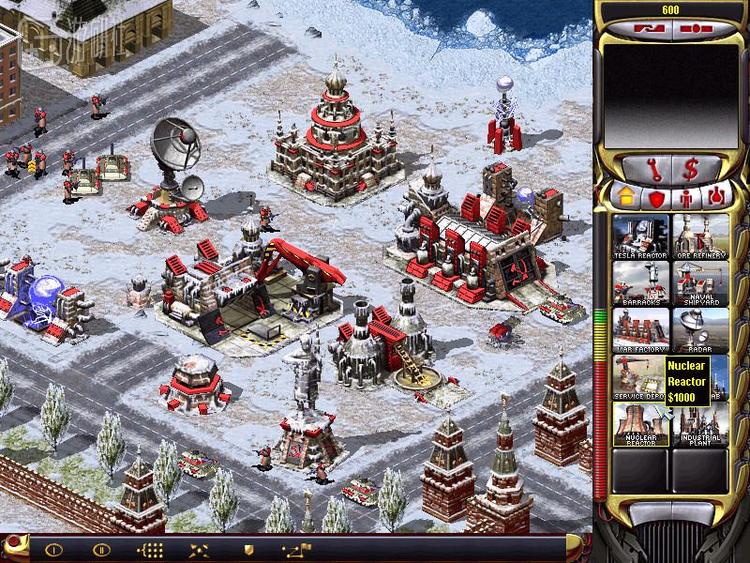Build the Nuclear Reactor

tap(641, 425)
